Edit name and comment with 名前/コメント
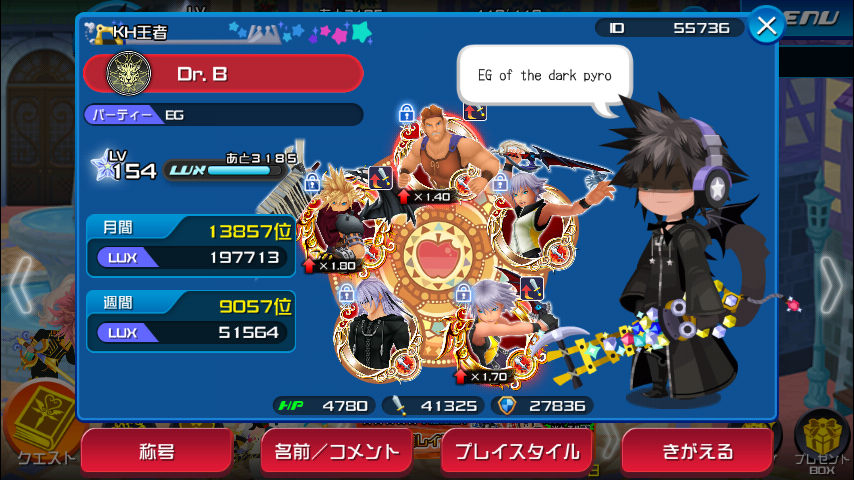Image resolution: width=854 pixels, height=480 pixels. point(336,451)
